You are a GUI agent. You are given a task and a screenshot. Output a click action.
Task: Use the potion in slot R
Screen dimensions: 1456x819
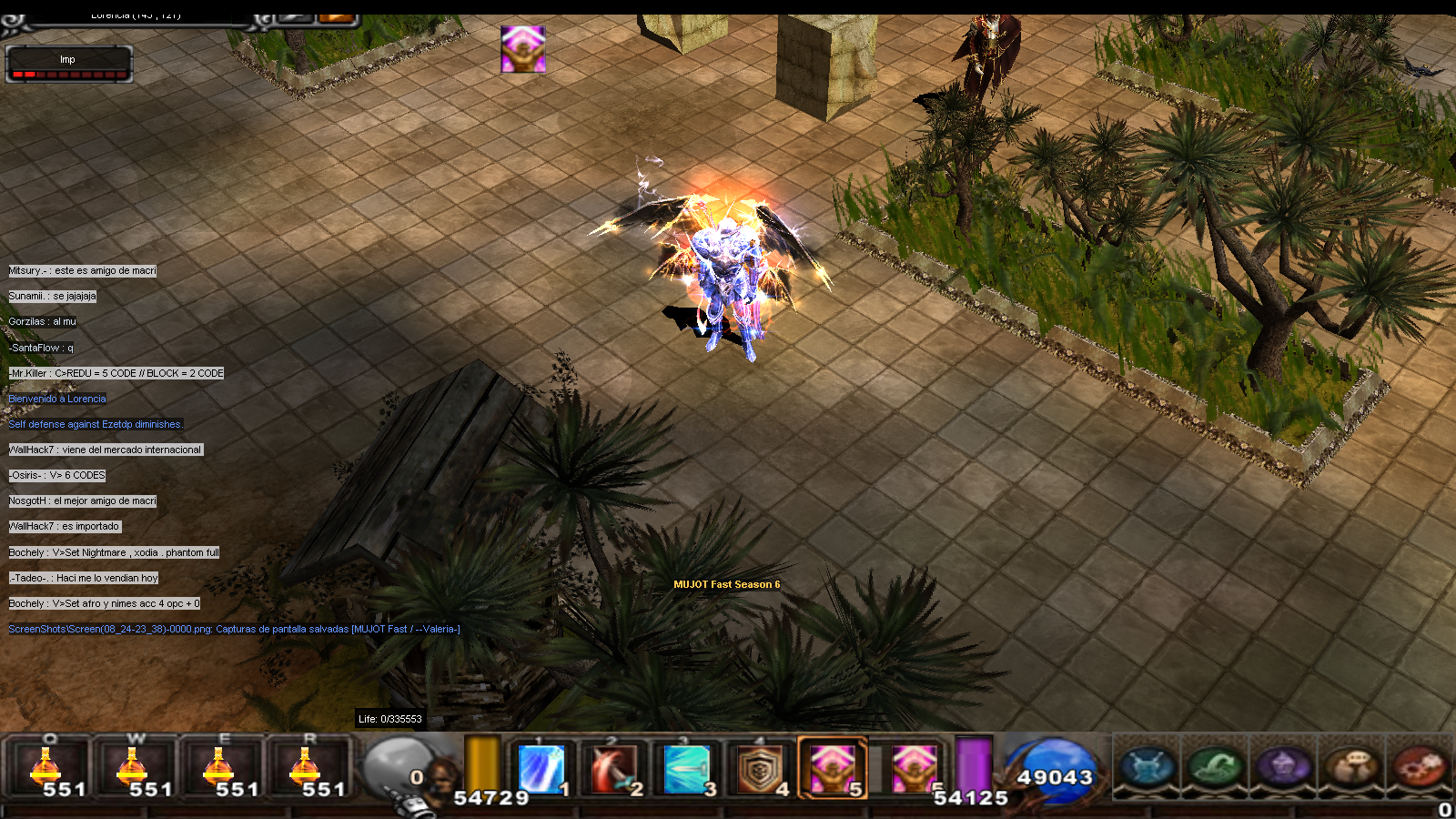click(x=305, y=767)
